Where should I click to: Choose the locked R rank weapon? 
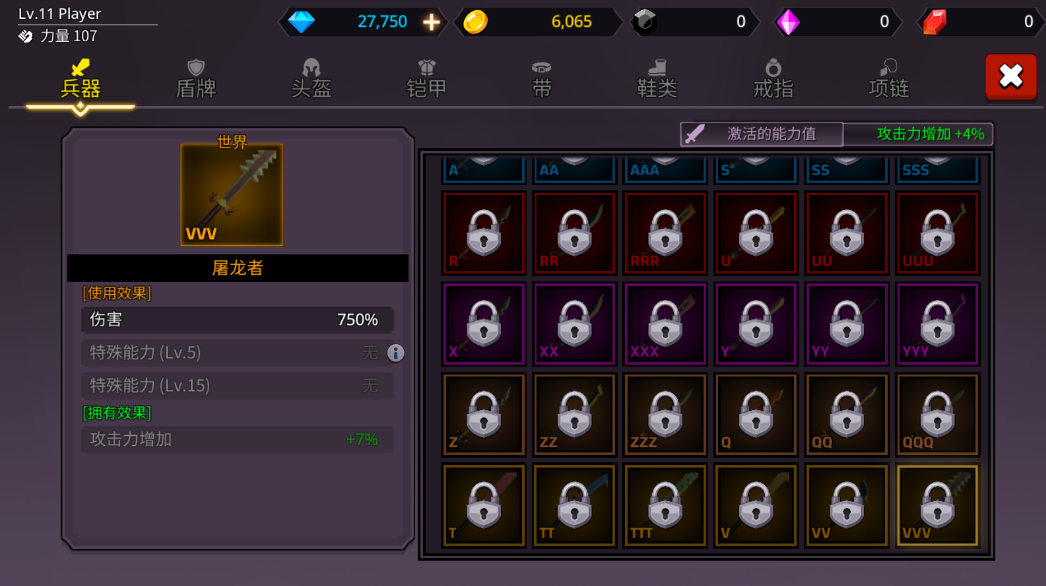[x=484, y=233]
